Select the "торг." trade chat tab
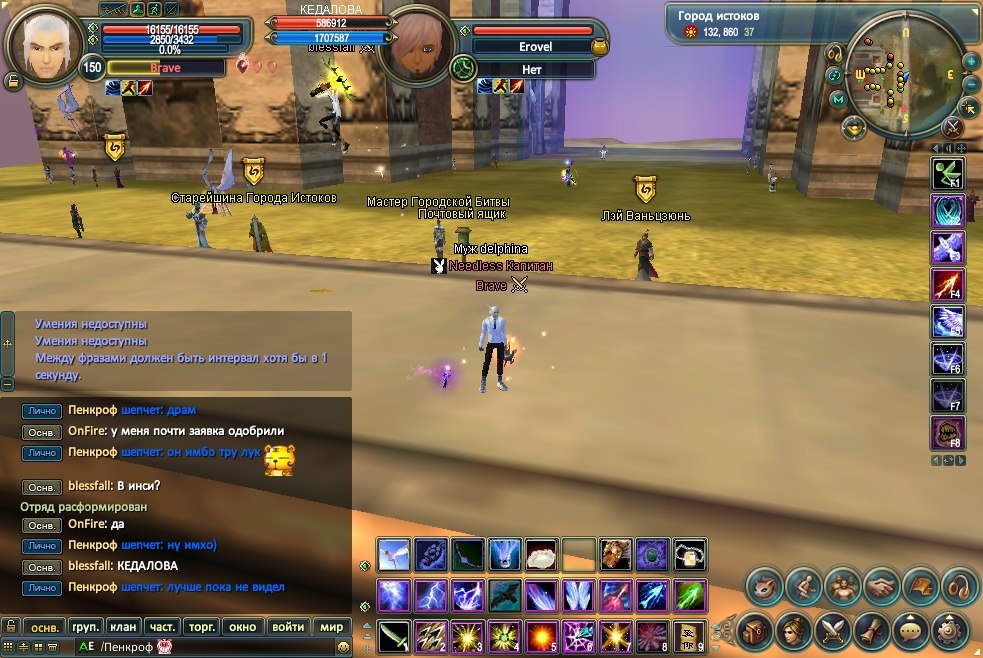Image resolution: width=983 pixels, height=658 pixels. tap(203, 627)
